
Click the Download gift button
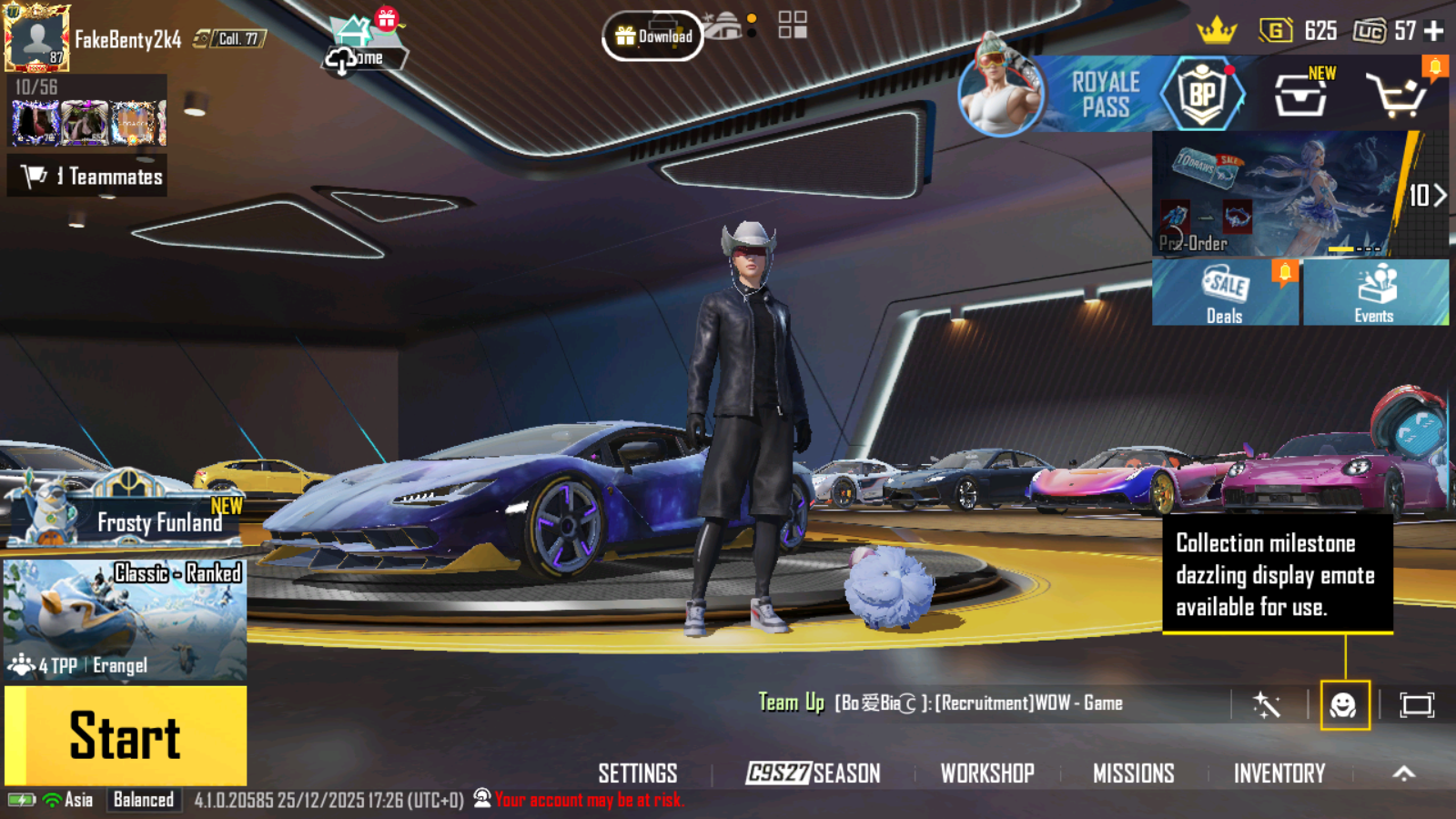[x=652, y=36]
